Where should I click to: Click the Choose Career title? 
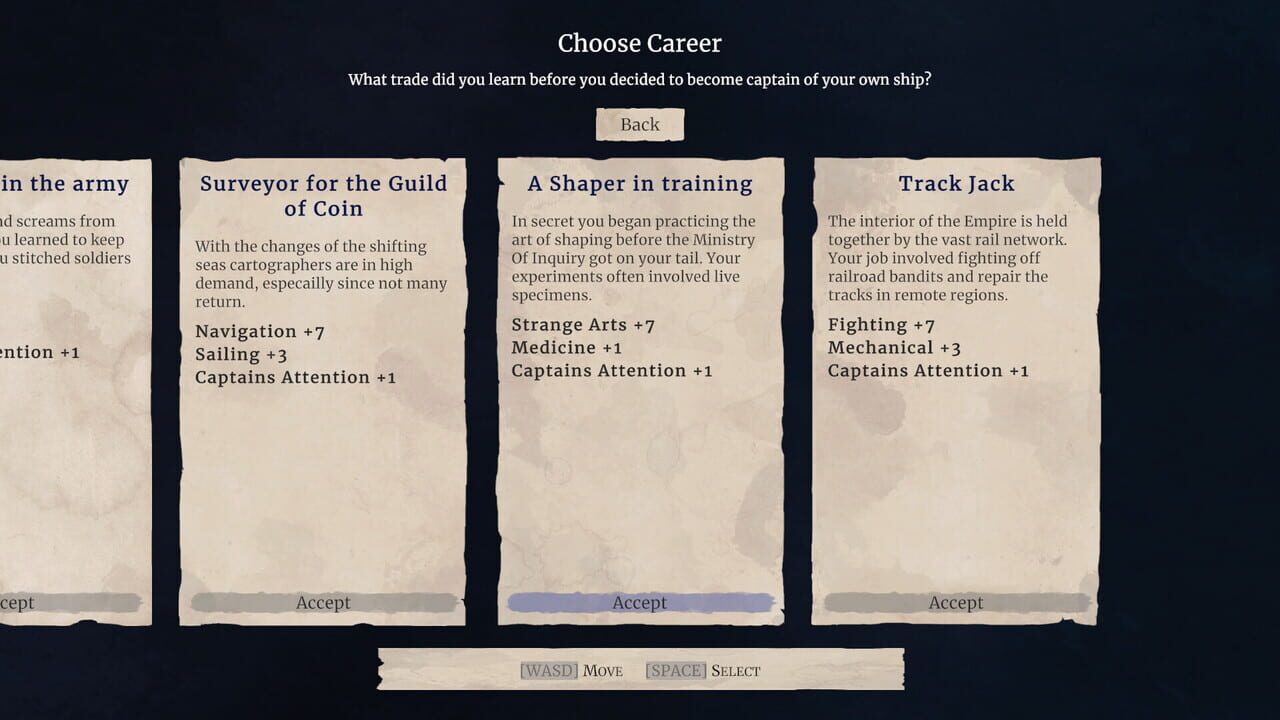click(x=639, y=43)
